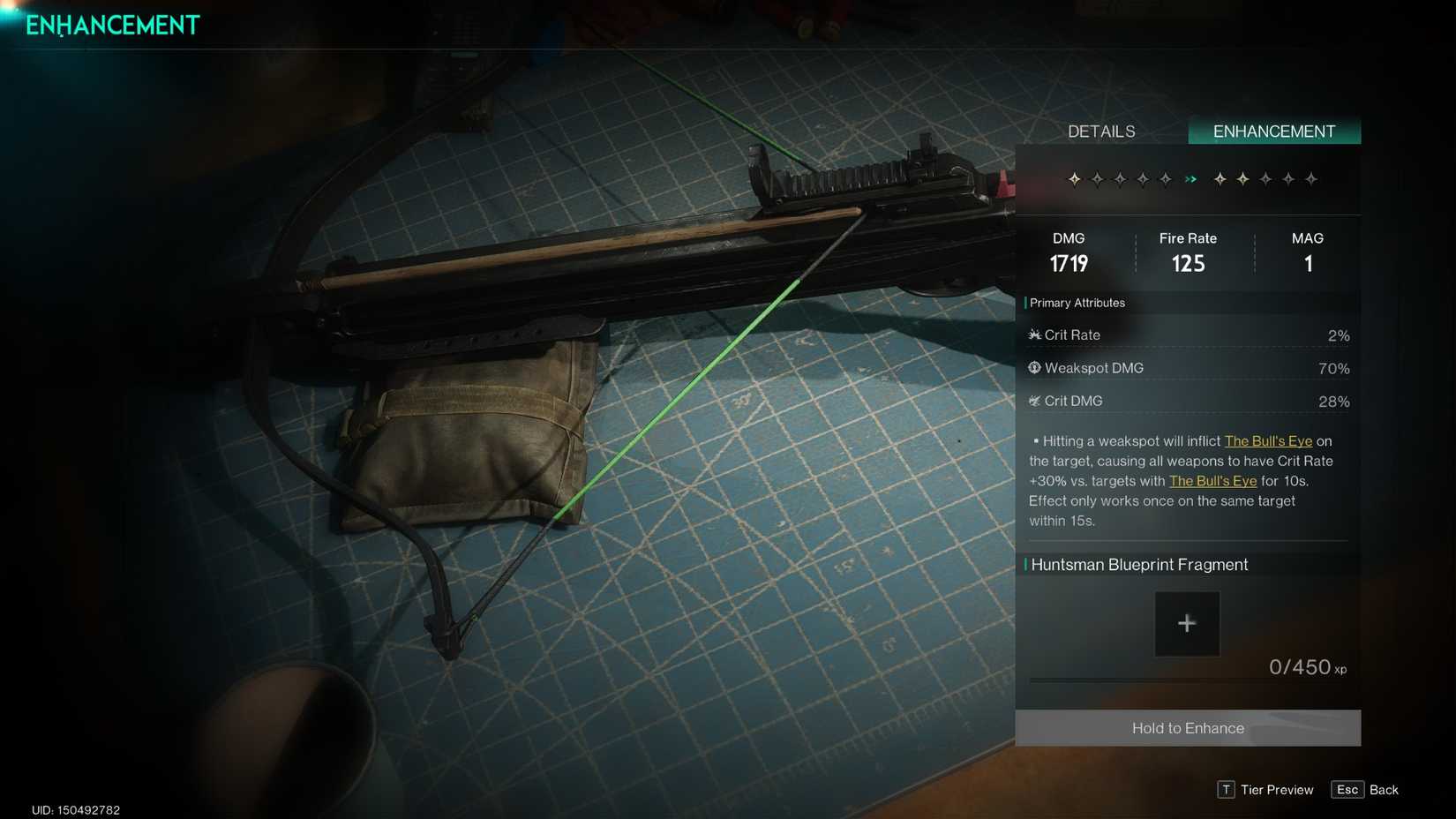Click the Crit DMG attribute icon
This screenshot has width=1456, height=819.
point(1033,401)
